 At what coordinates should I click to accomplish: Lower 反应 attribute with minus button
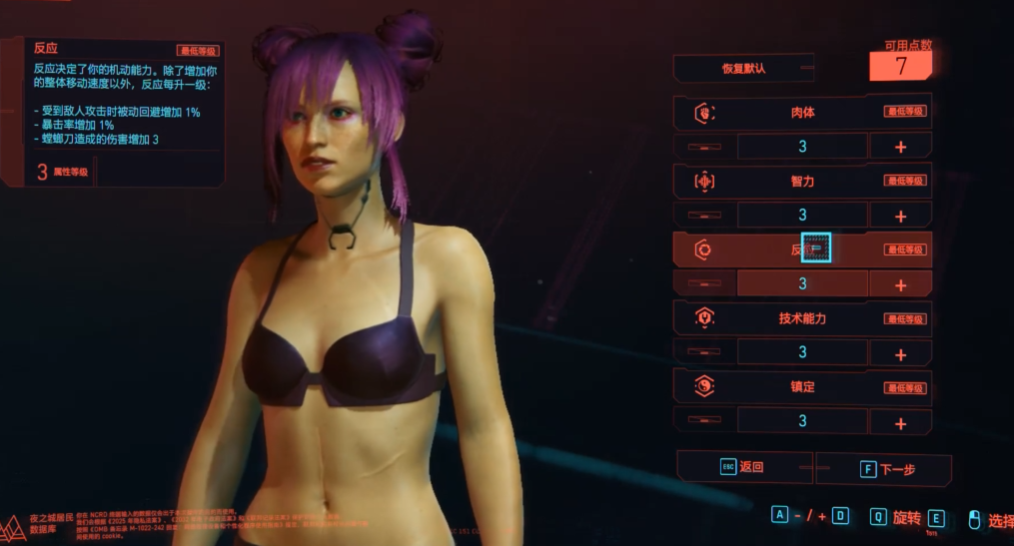705,285
